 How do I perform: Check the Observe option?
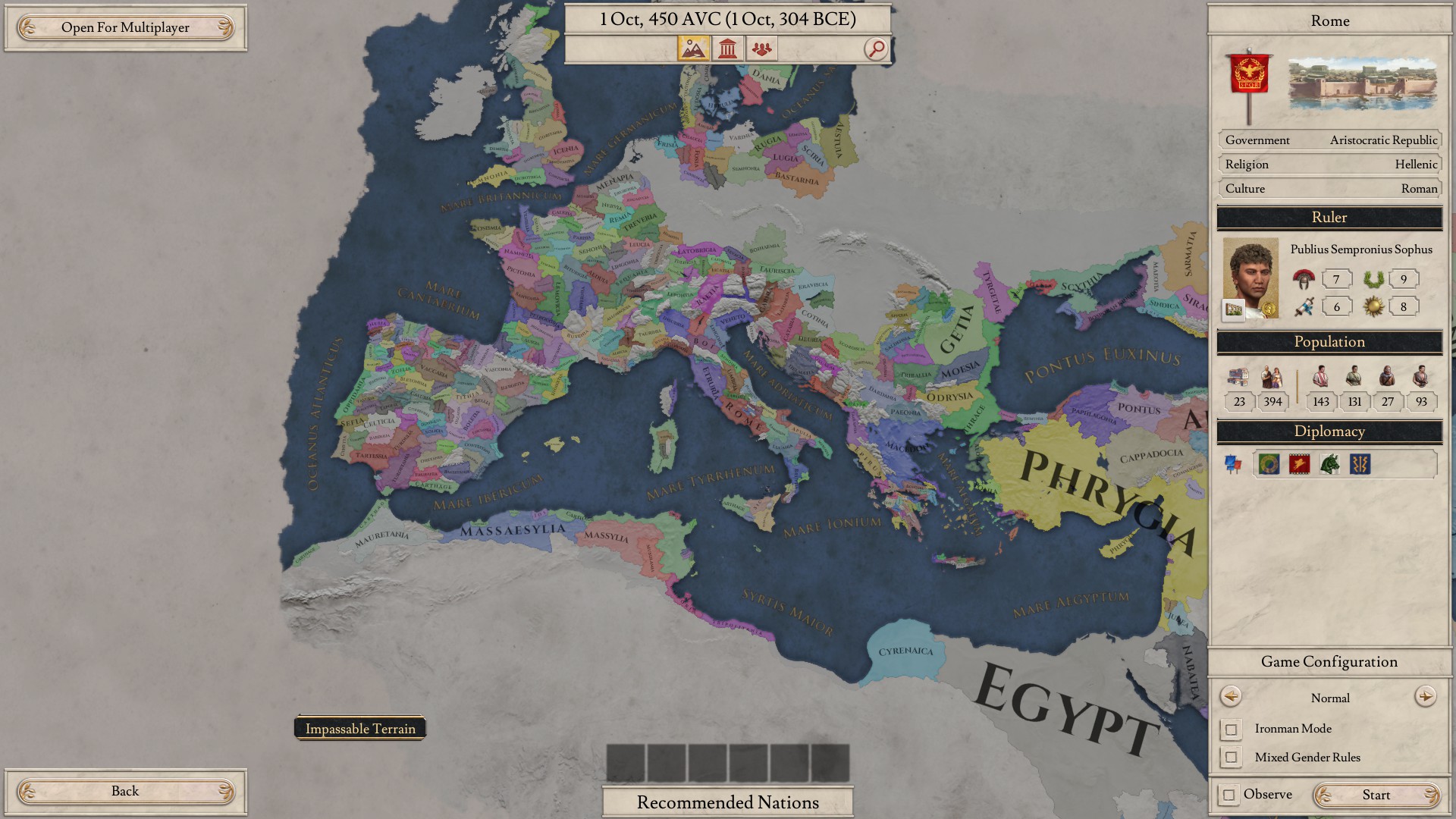[x=1231, y=794]
